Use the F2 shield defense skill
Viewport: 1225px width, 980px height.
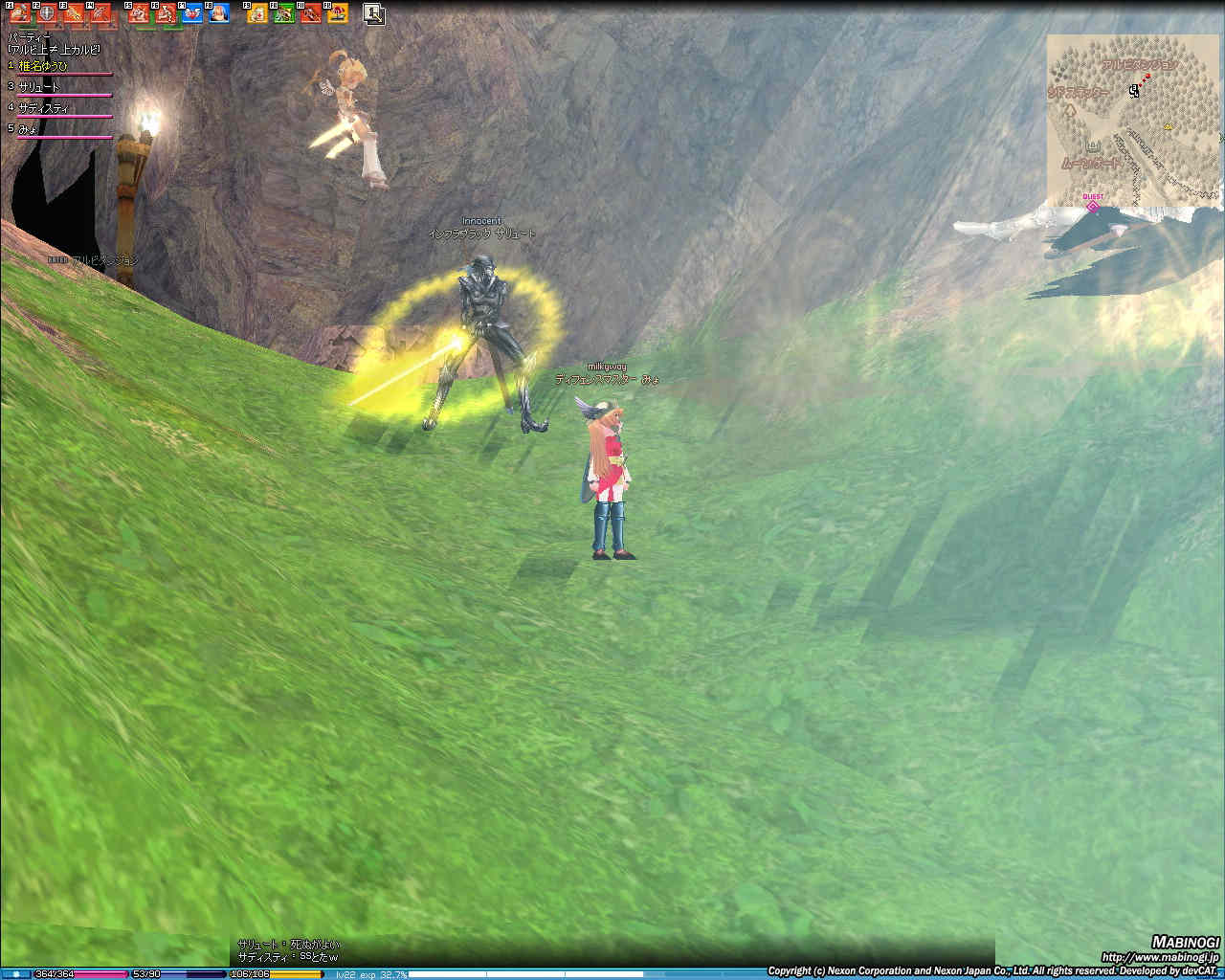tap(46, 13)
